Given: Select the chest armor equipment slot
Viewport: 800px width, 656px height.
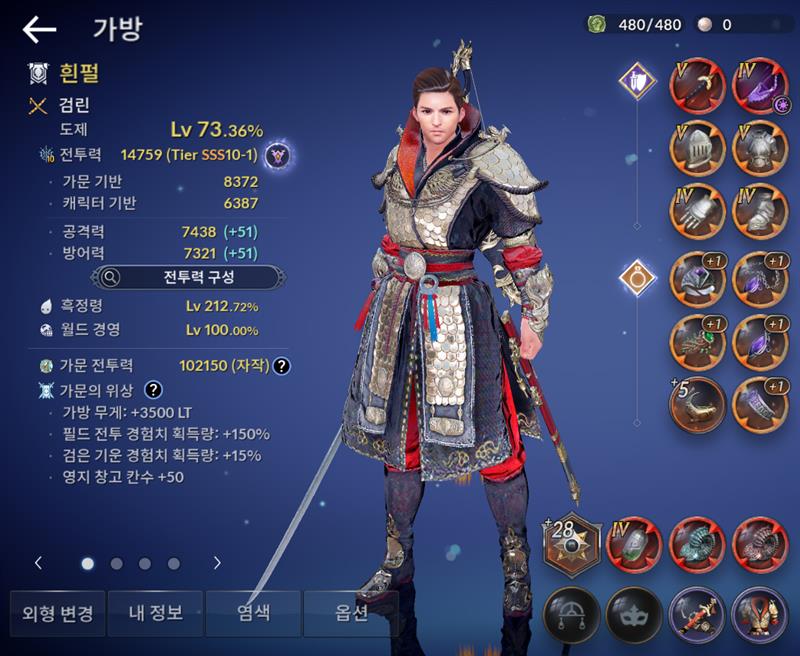Looking at the screenshot, I should pos(761,150).
